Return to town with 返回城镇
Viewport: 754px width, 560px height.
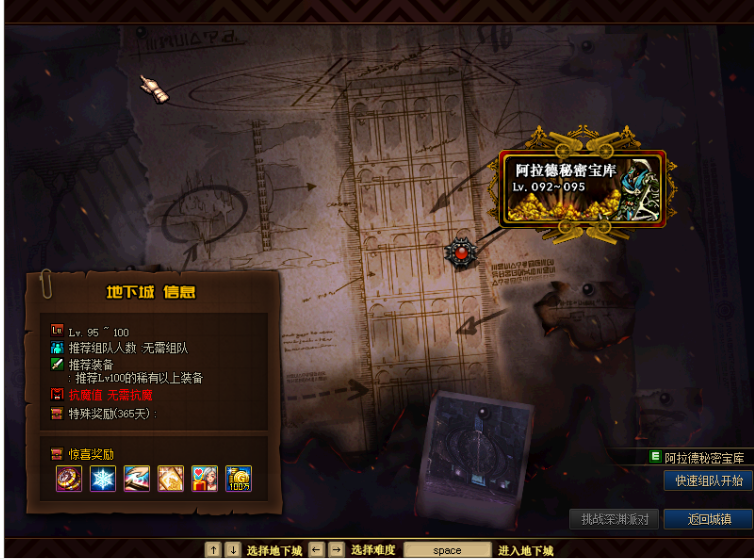(x=709, y=519)
